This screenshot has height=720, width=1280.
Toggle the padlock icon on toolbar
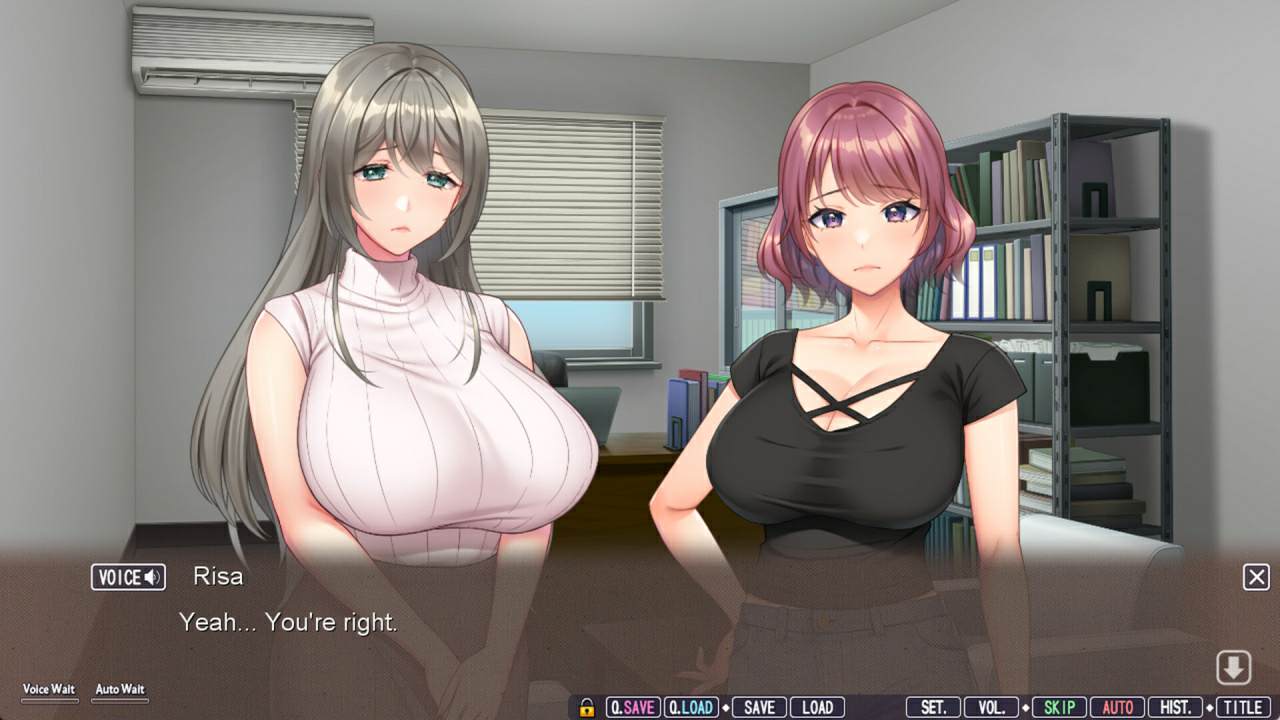(587, 707)
